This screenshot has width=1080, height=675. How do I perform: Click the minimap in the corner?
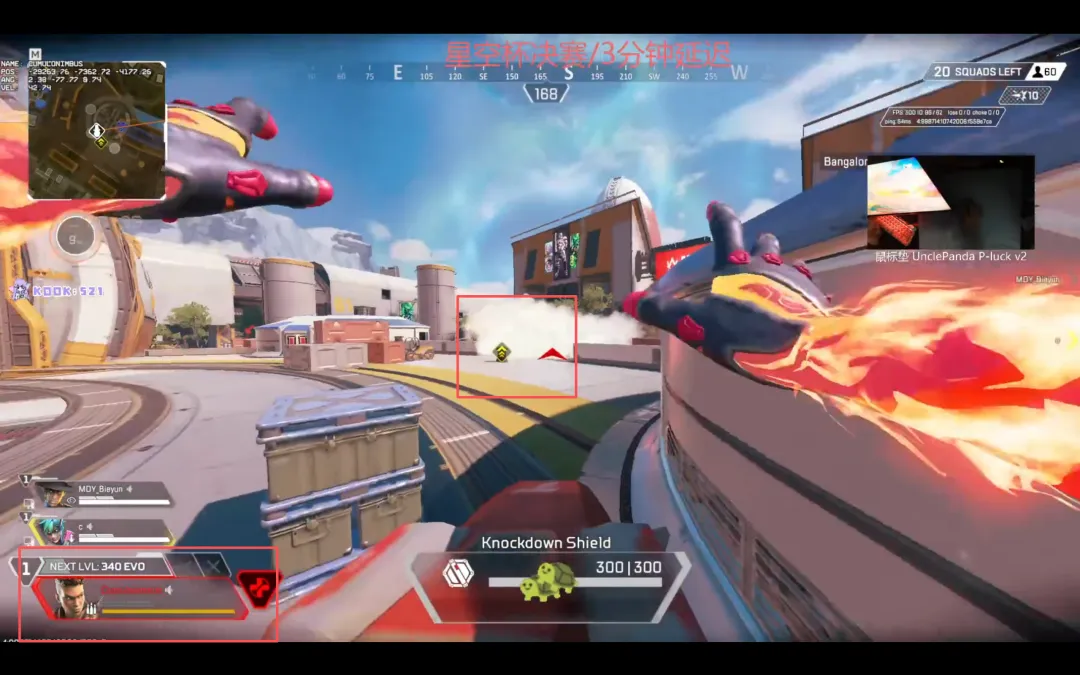[96, 130]
